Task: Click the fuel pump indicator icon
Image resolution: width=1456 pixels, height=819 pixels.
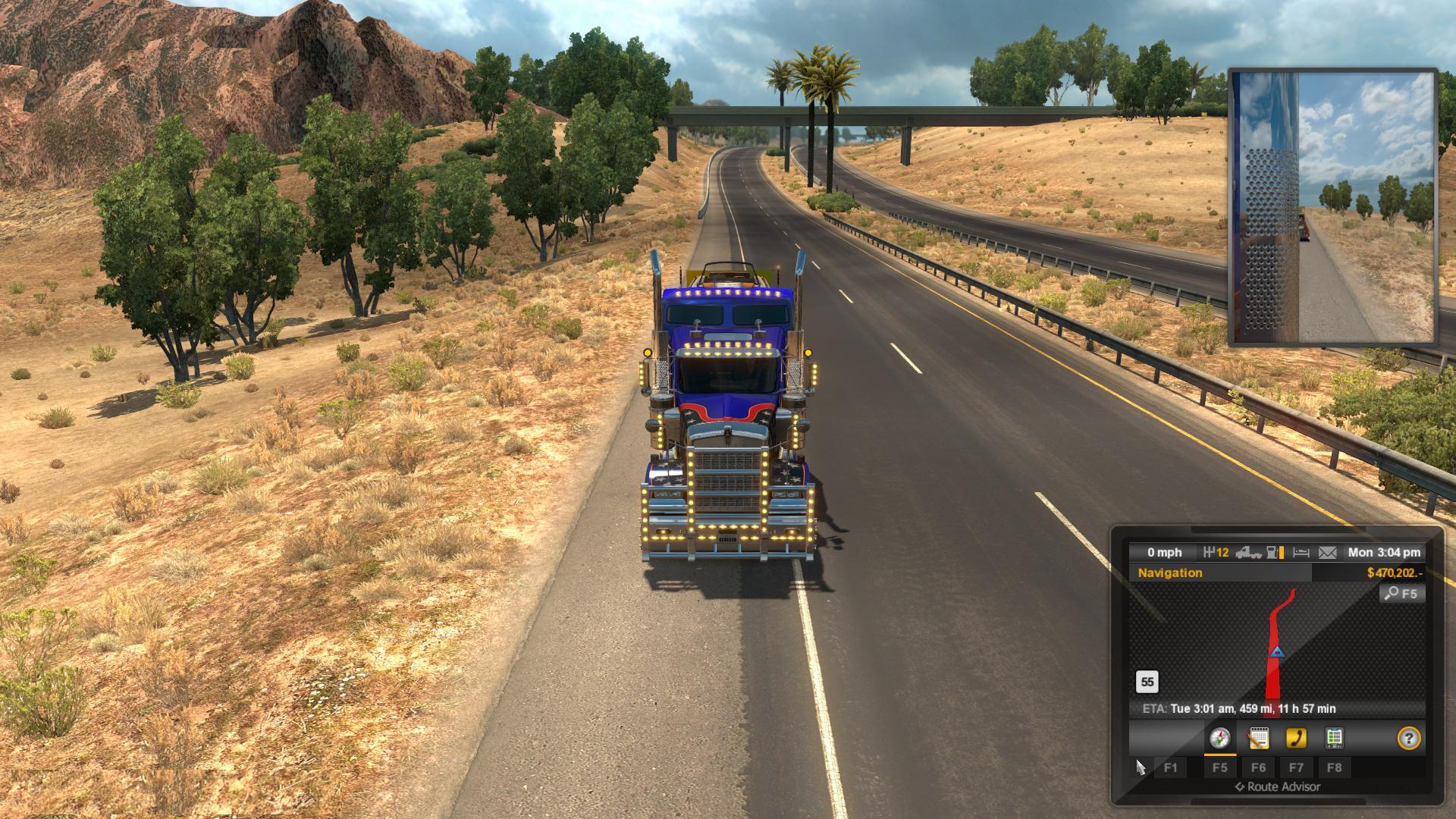Action: coord(1276,553)
